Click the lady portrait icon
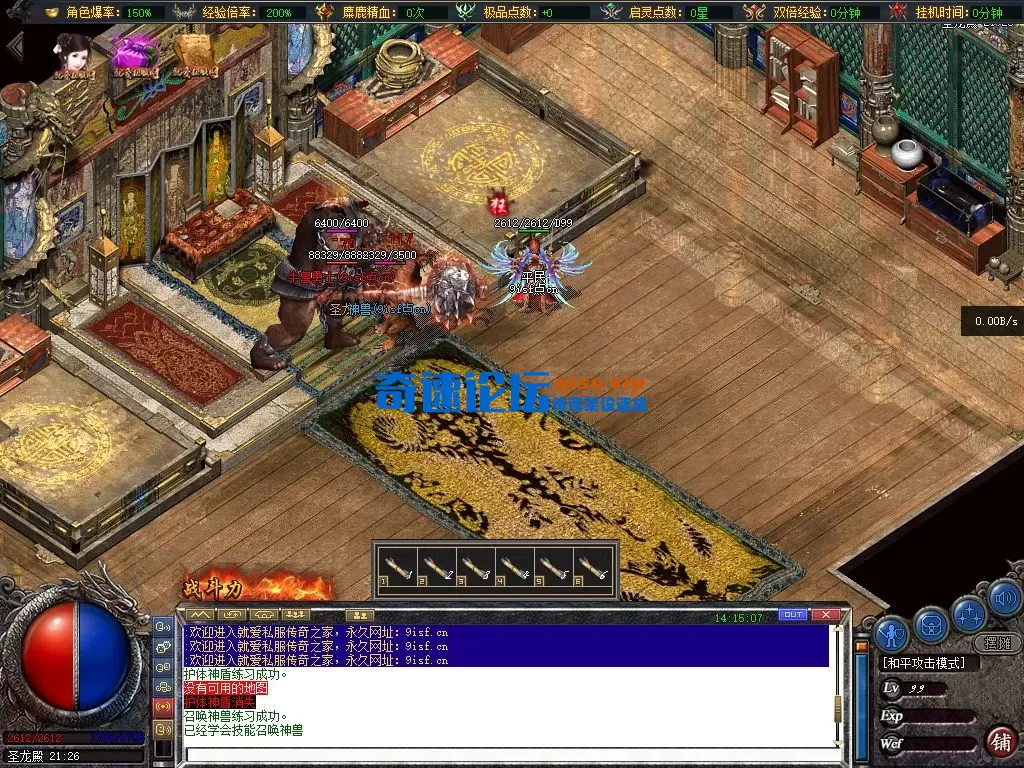Viewport: 1024px width, 768px height. pos(73,56)
